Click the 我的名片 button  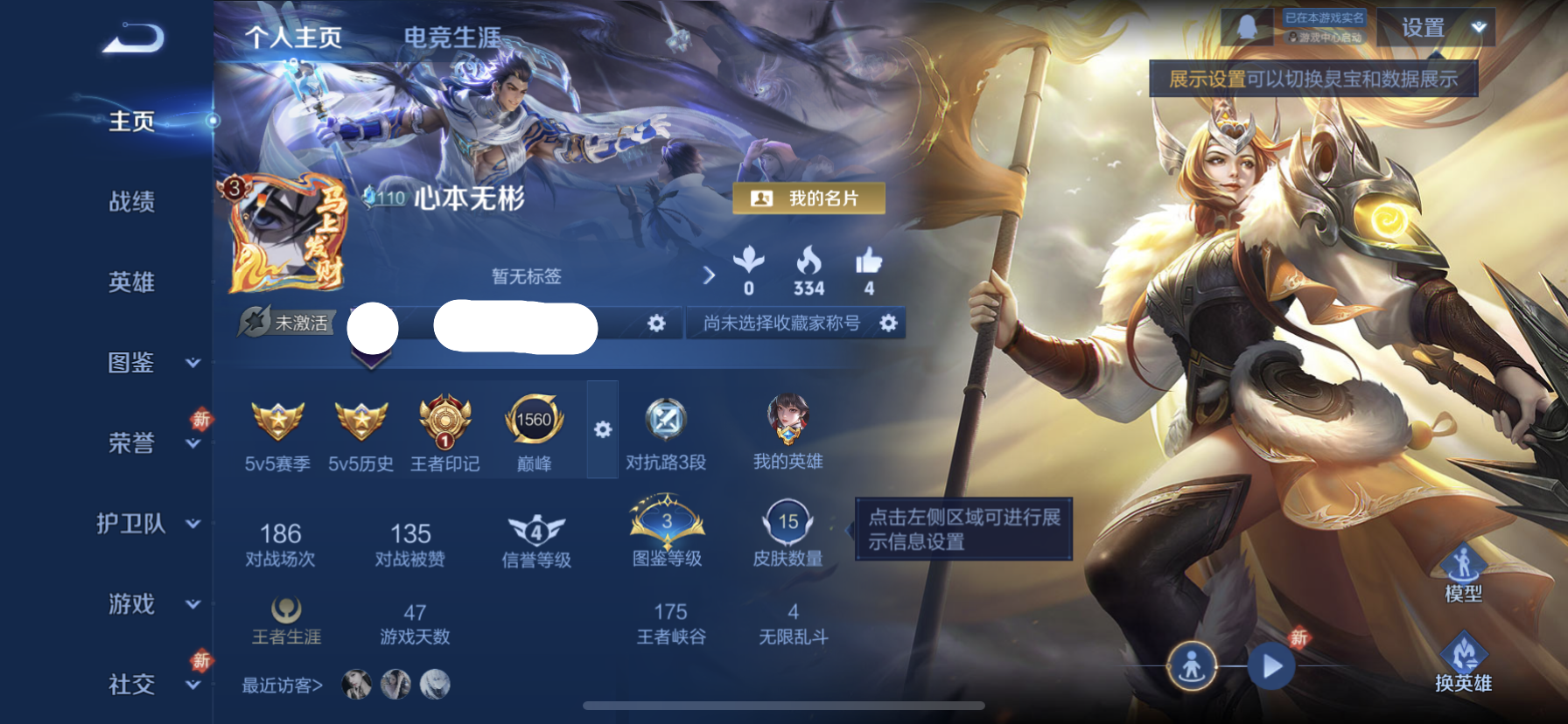point(809,198)
